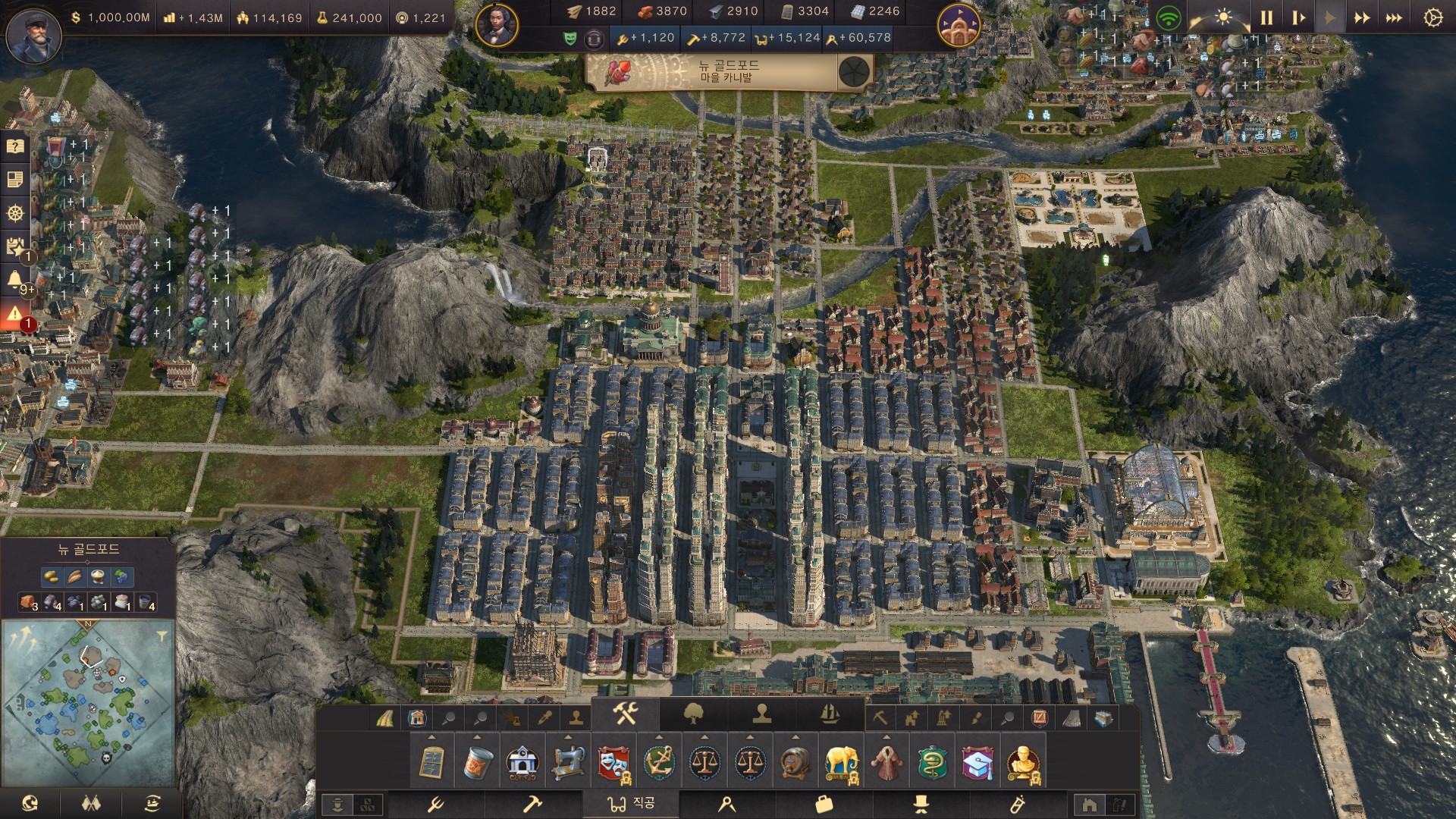Screen dimensions: 1456x819
Task: Switch to the farmer pitchfork tier tab
Action: [436, 804]
